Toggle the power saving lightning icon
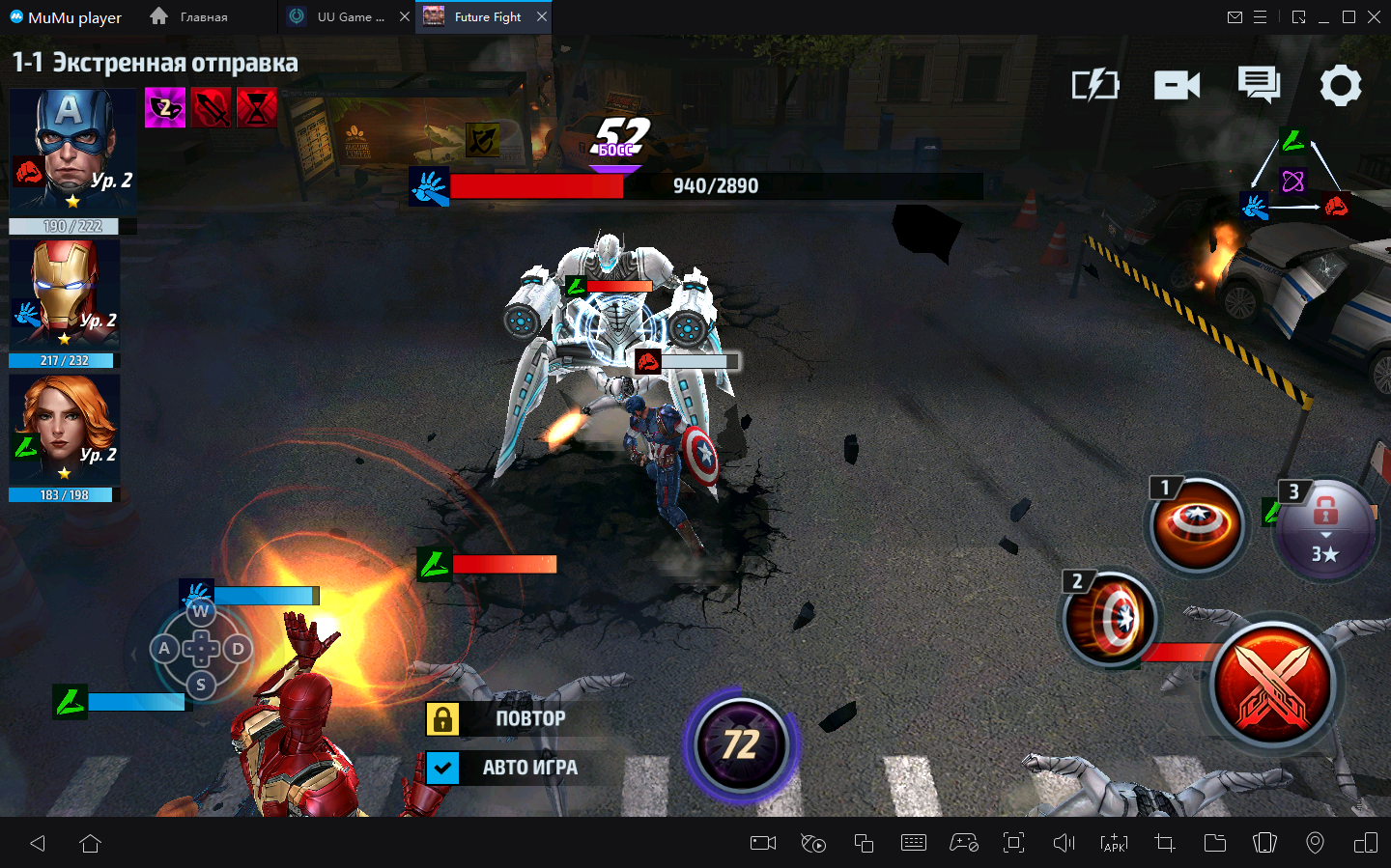The width and height of the screenshot is (1391, 868). 1095,86
